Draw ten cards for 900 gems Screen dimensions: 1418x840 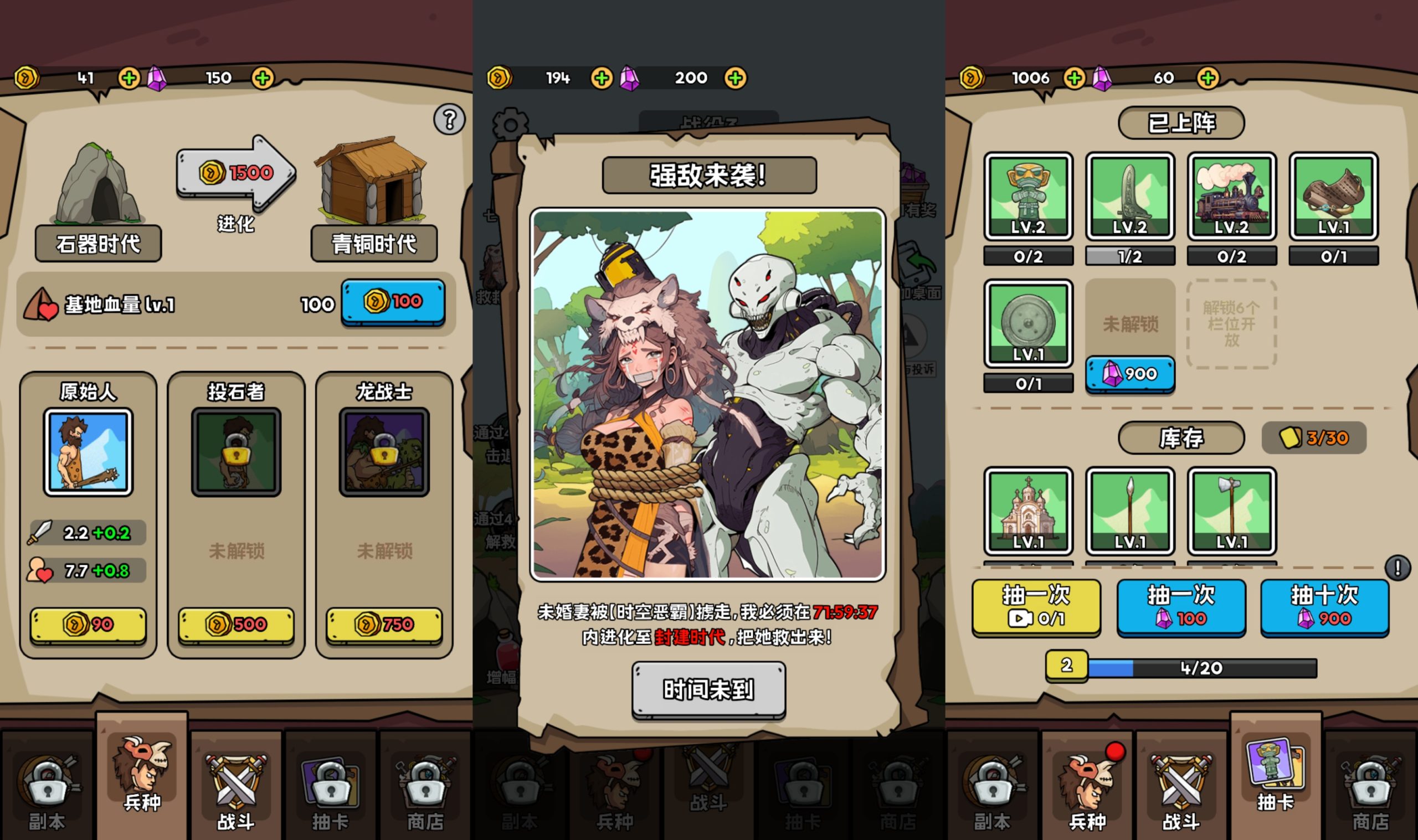[x=1324, y=606]
